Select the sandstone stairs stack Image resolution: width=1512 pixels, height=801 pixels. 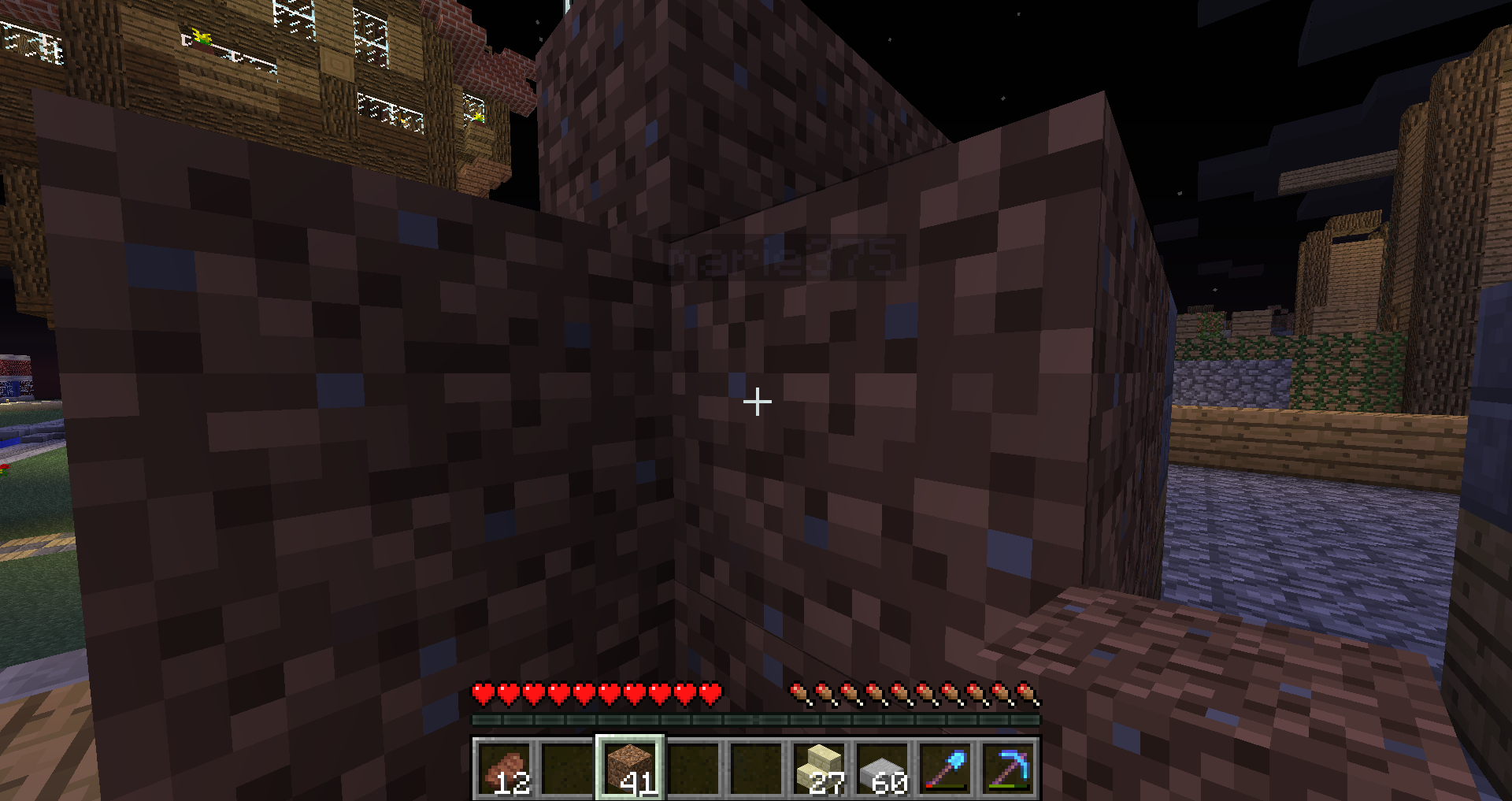[819, 768]
